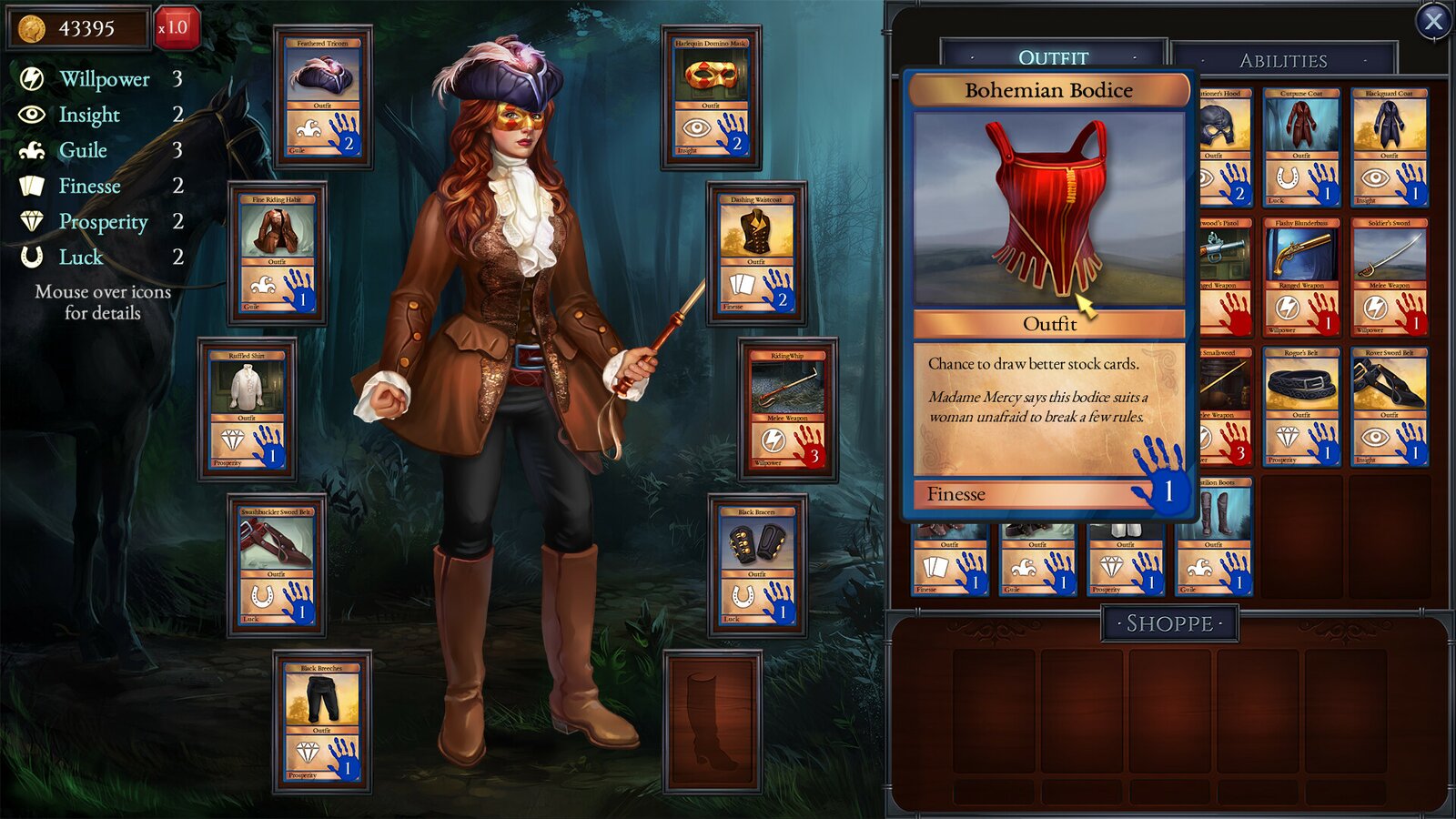Click the Luck horseshoe icon
This screenshot has height=819, width=1456.
pyautogui.click(x=30, y=258)
